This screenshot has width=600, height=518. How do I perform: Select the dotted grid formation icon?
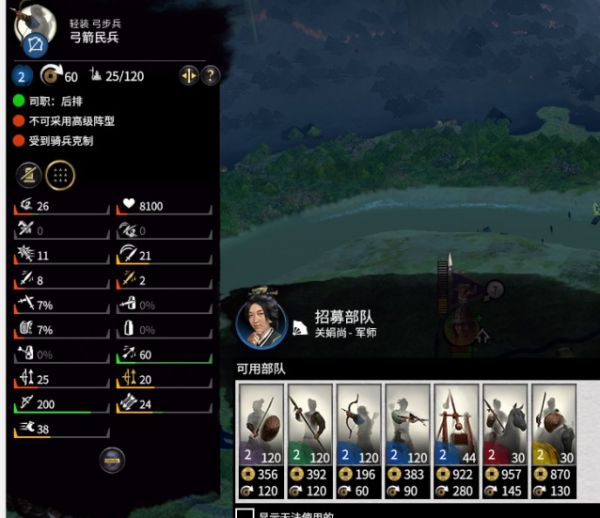point(60,174)
